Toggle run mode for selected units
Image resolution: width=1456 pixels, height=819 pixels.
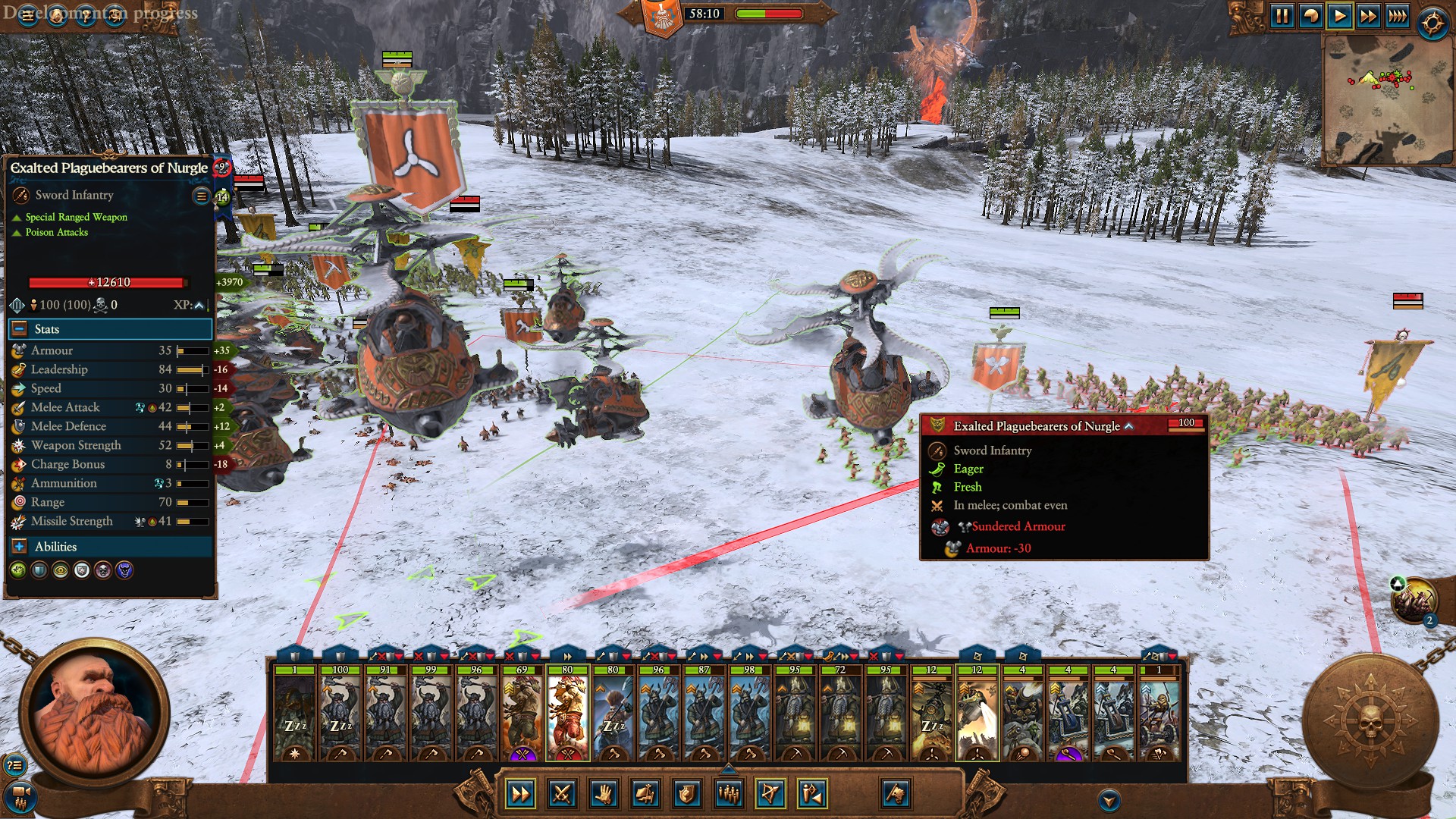(520, 794)
